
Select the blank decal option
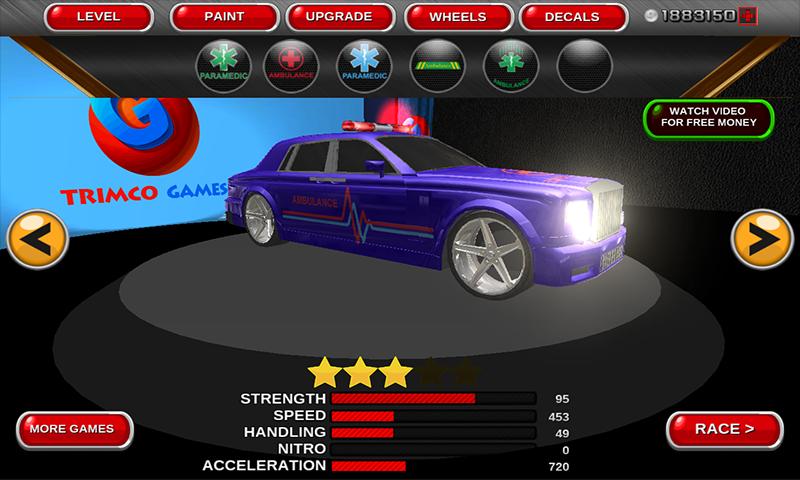tap(586, 66)
